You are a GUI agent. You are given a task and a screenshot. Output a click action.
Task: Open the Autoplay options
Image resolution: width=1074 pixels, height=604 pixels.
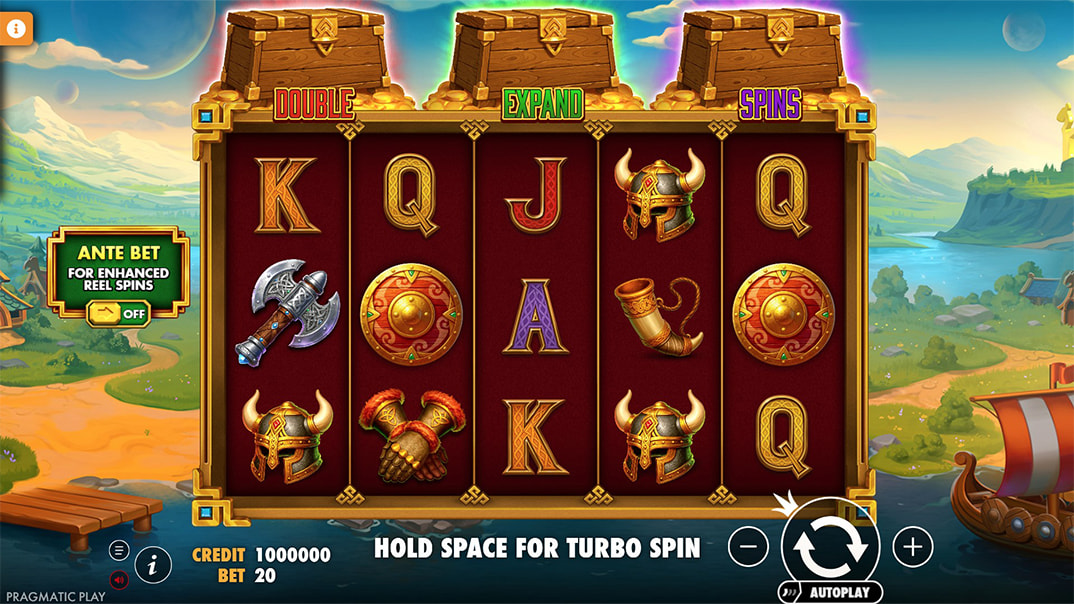[x=832, y=592]
